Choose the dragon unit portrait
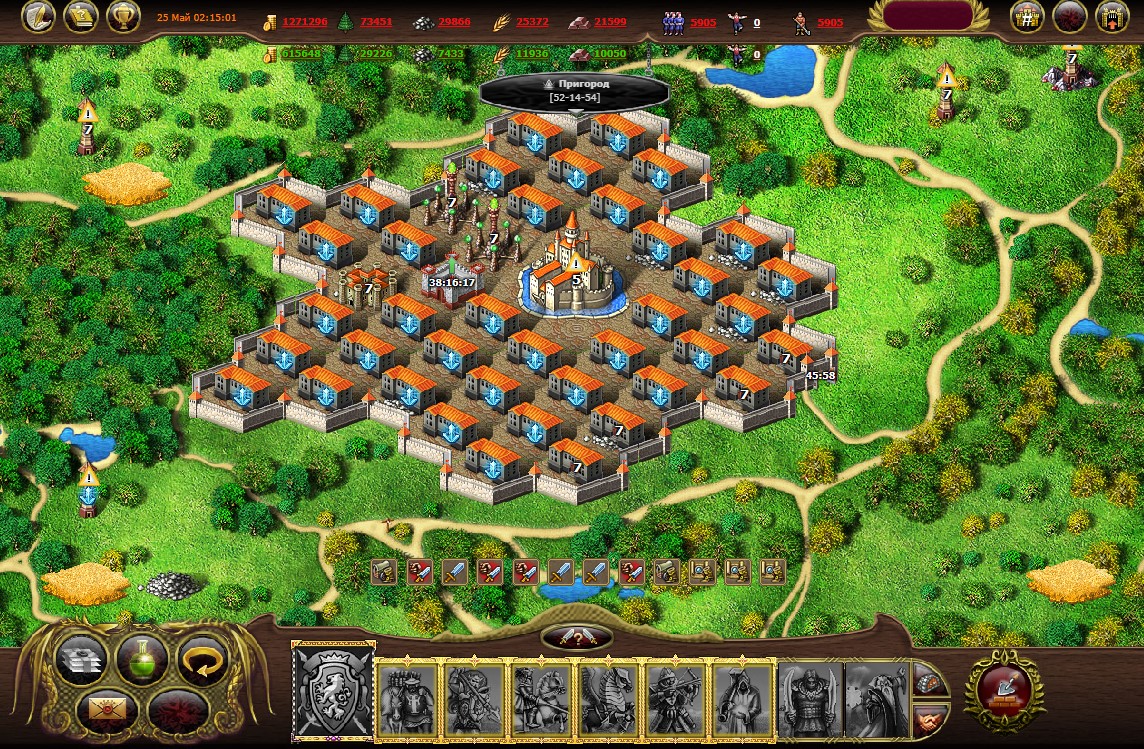Image resolution: width=1144 pixels, height=749 pixels. [x=608, y=698]
